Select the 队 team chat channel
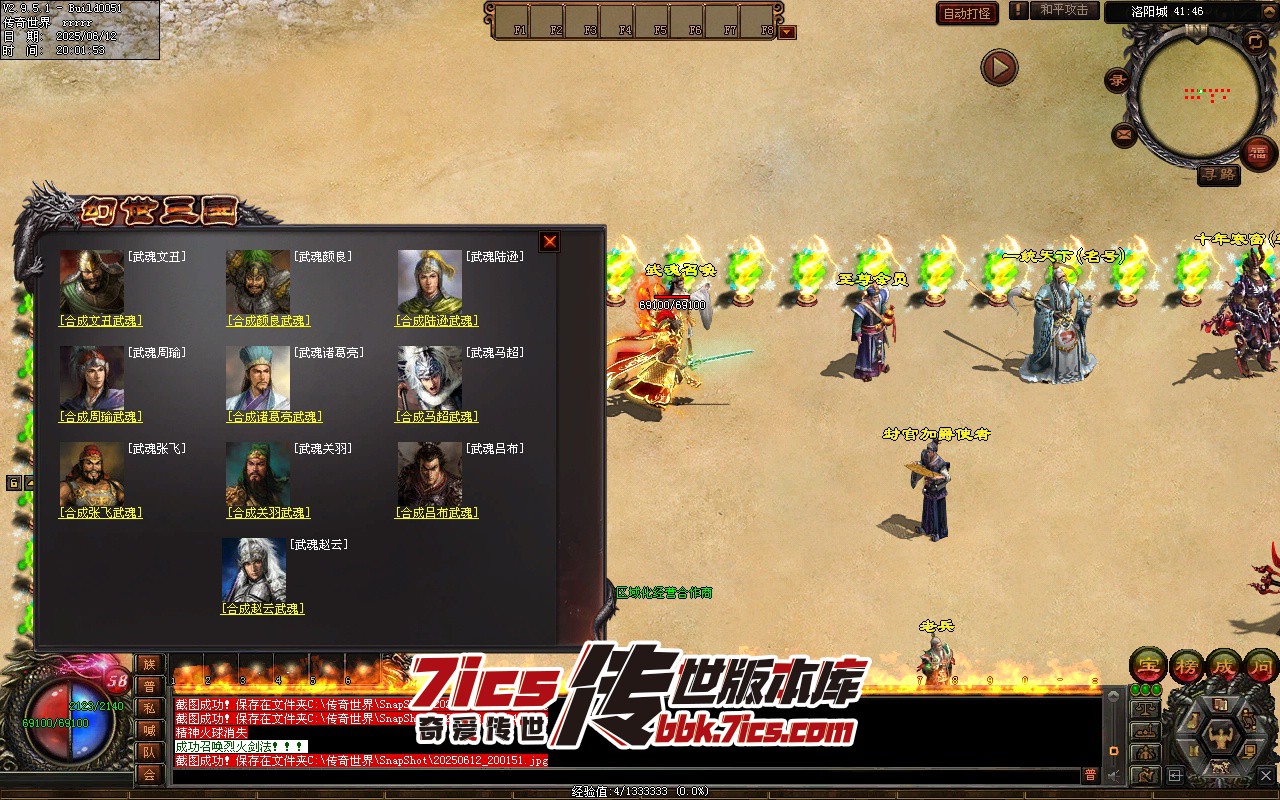Screen dimensions: 1280x800 (x=149, y=752)
